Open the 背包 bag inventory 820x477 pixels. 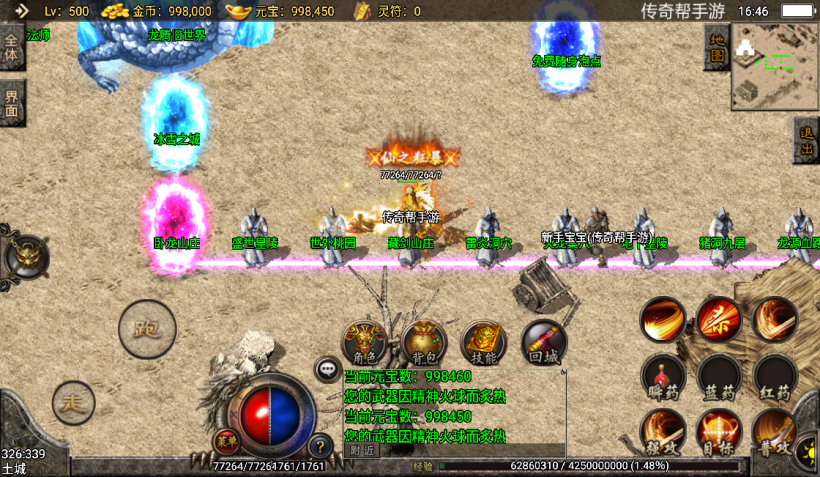click(424, 343)
